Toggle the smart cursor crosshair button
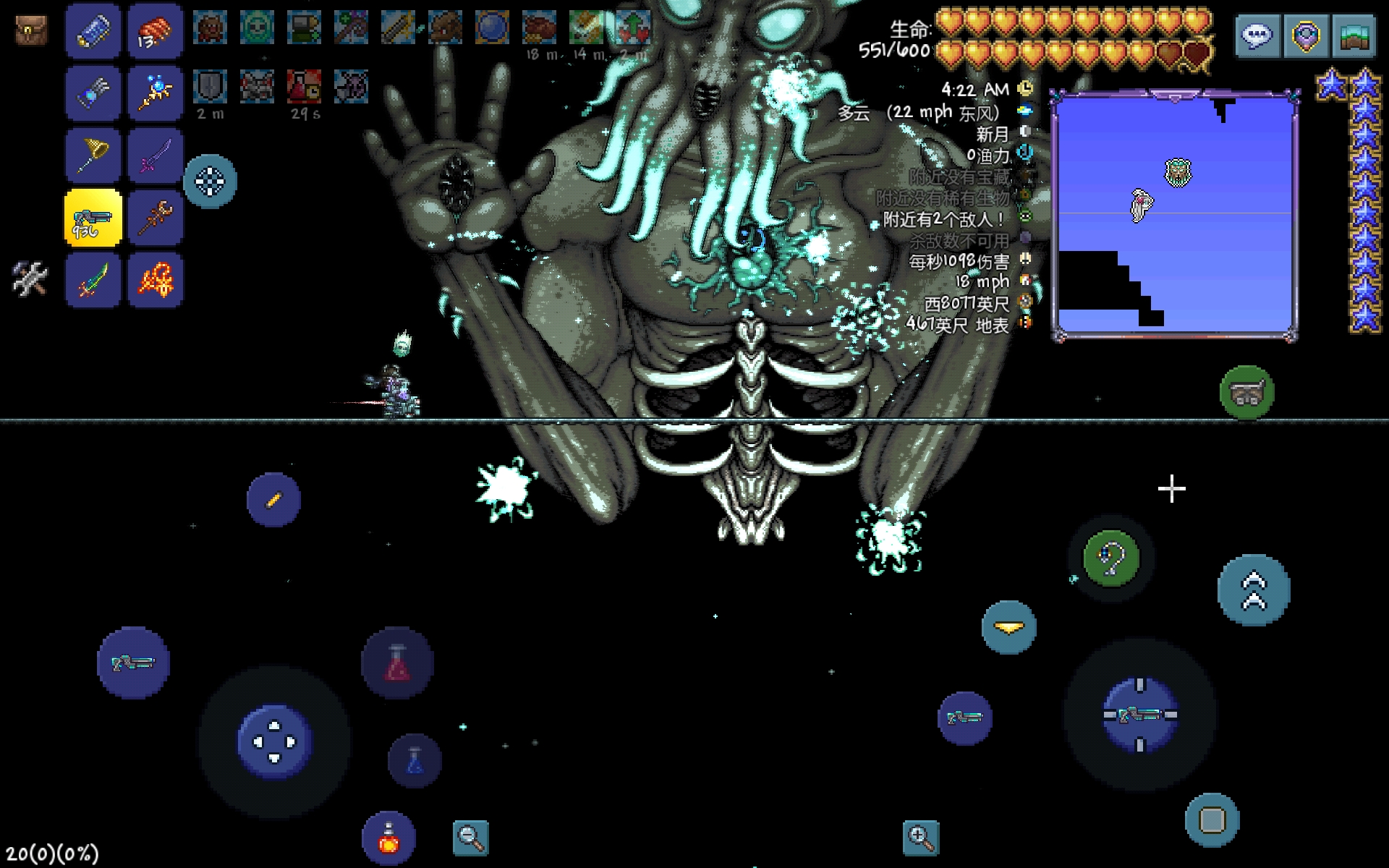This screenshot has height=868, width=1389. pyautogui.click(x=210, y=181)
